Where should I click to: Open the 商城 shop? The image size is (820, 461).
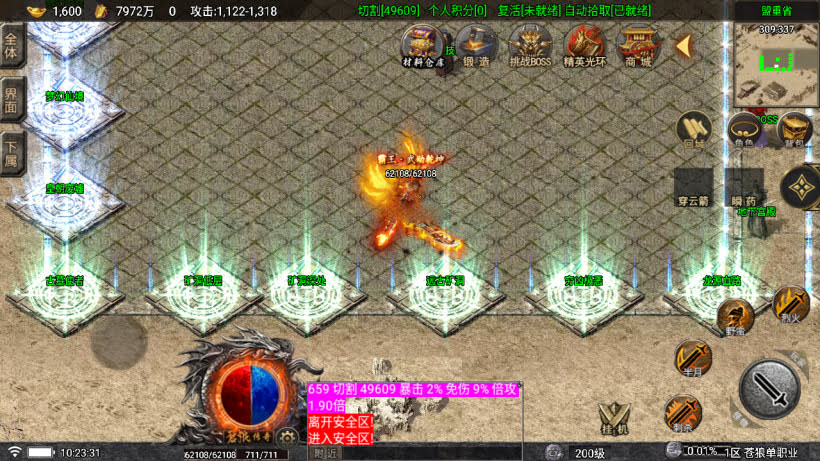(637, 45)
